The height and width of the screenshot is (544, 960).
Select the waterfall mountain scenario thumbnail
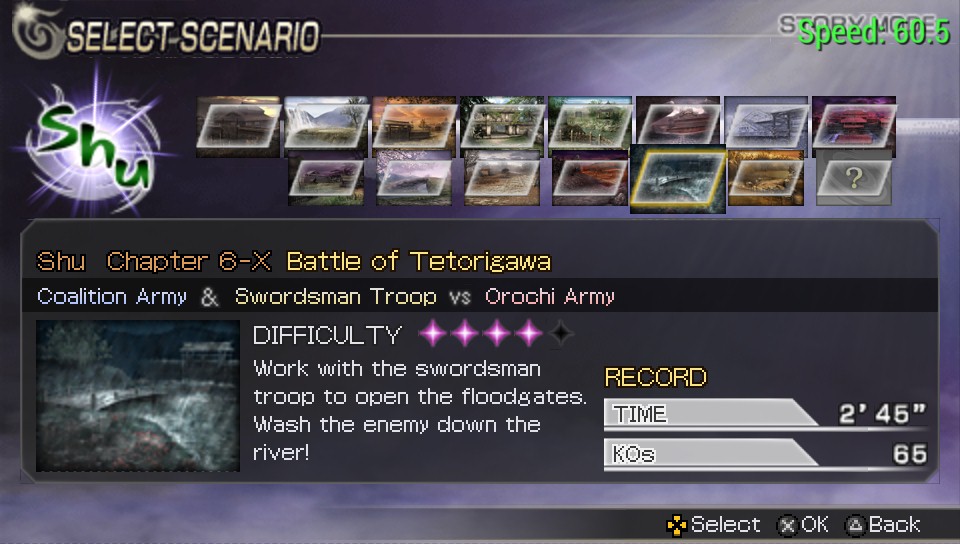pos(326,125)
